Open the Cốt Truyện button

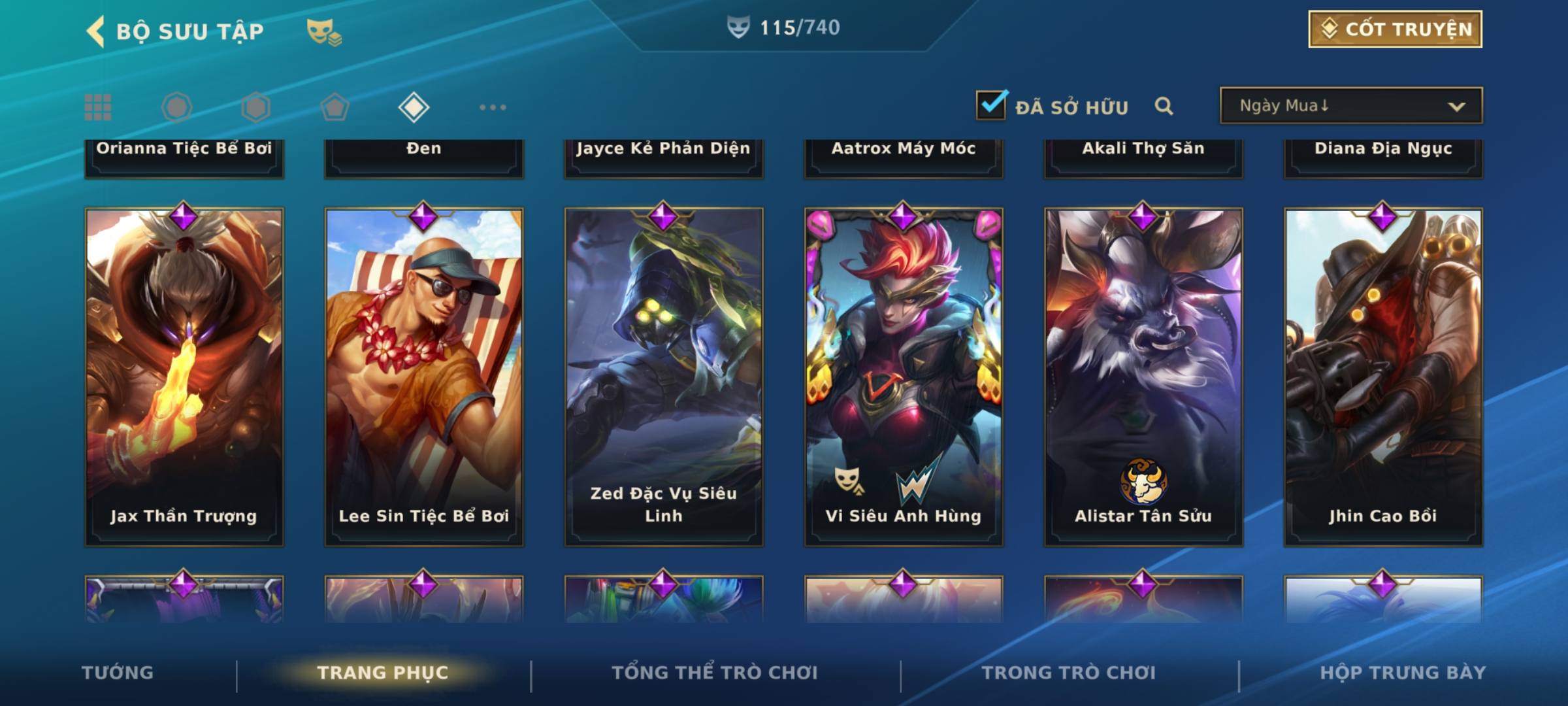coord(1395,29)
